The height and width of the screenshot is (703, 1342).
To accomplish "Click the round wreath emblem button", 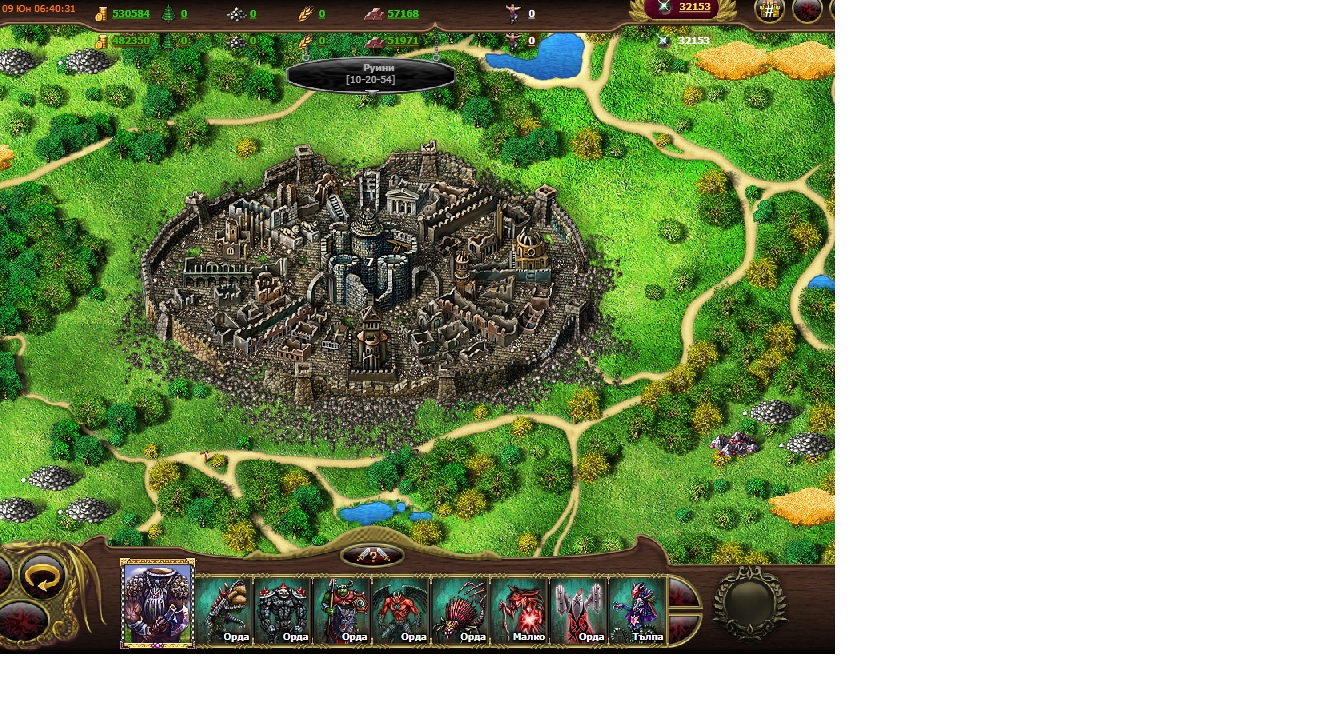I will click(x=749, y=603).
